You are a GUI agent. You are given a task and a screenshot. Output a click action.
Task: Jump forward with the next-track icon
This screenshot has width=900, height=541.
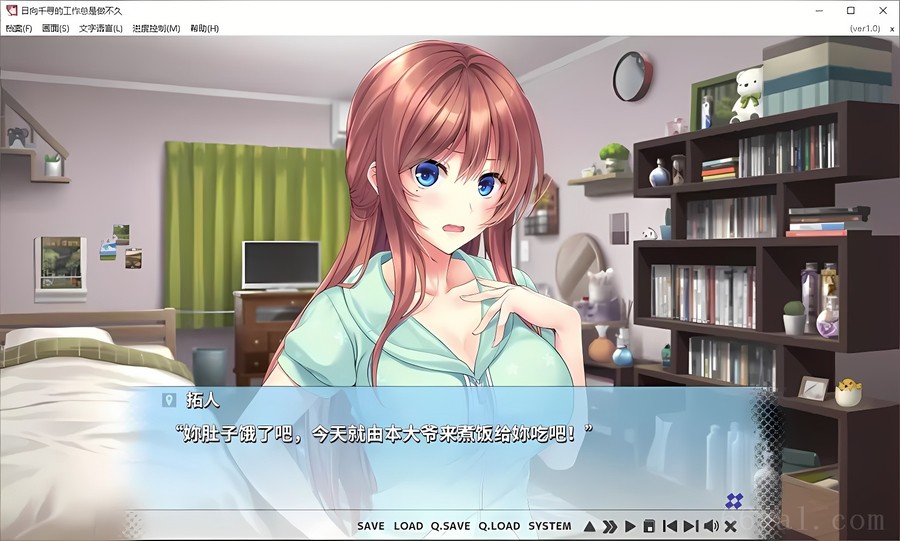(690, 526)
